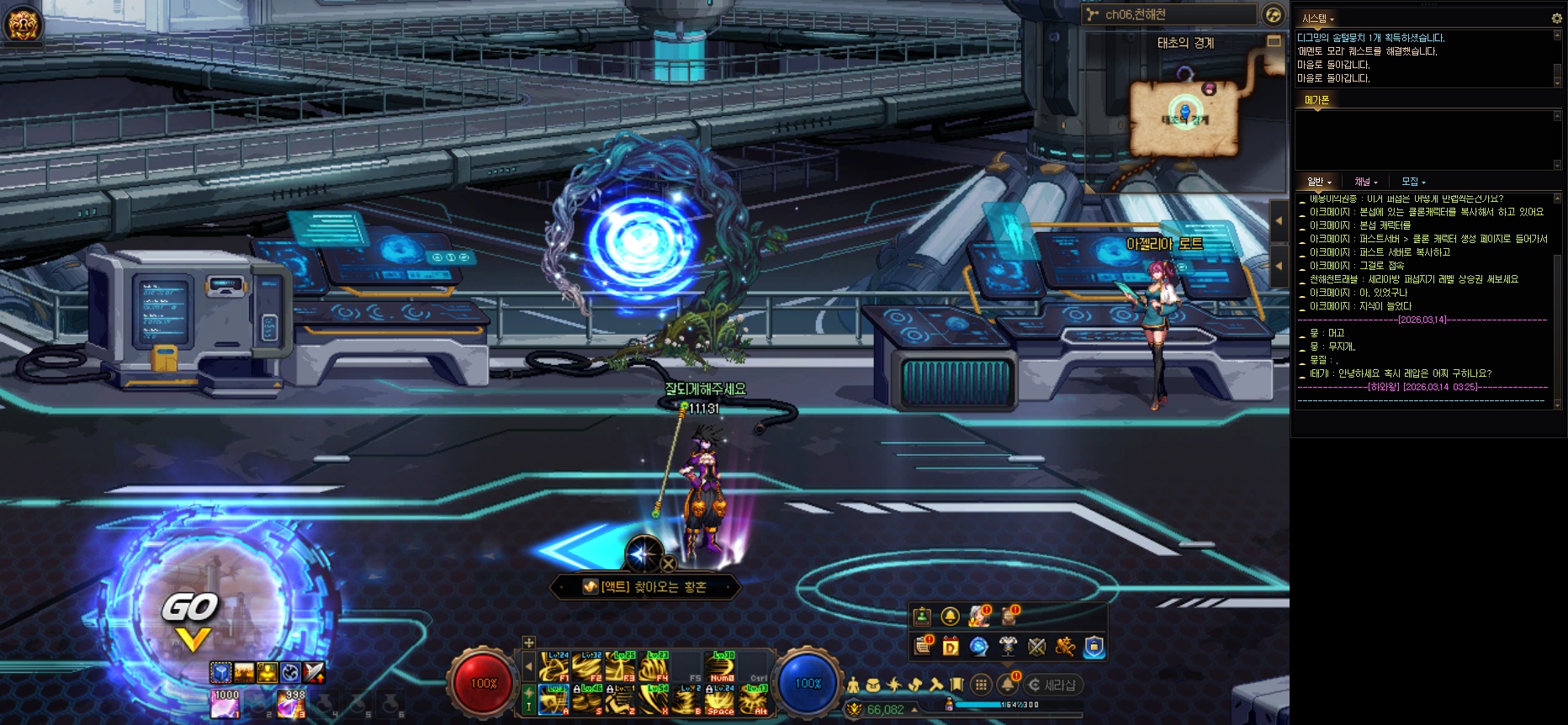The image size is (1568, 725).
Task: Use the Space key skill slot
Action: pyautogui.click(x=720, y=701)
